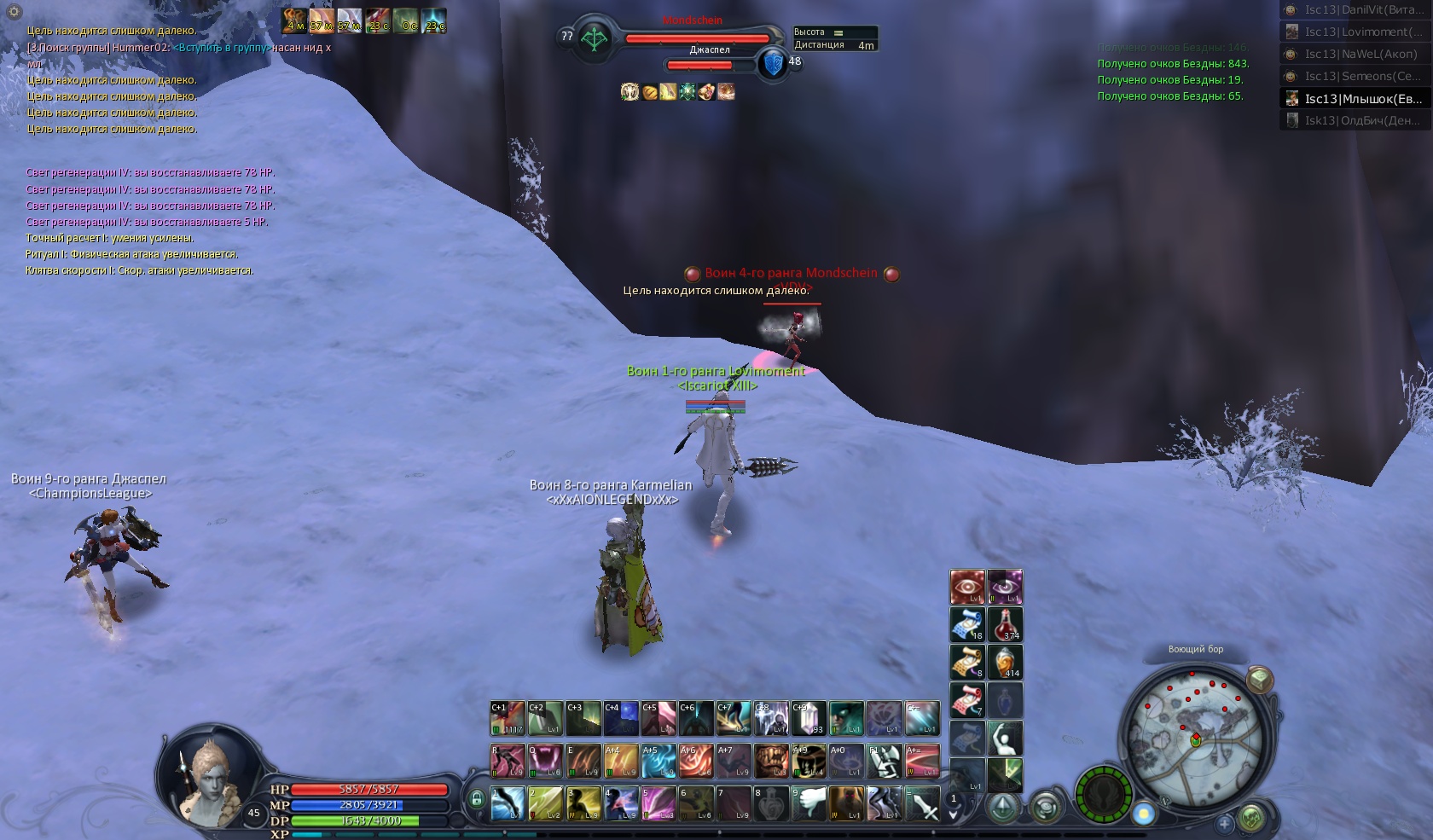Use the red potion with 374 count
The width and height of the screenshot is (1433, 840).
[1005, 624]
